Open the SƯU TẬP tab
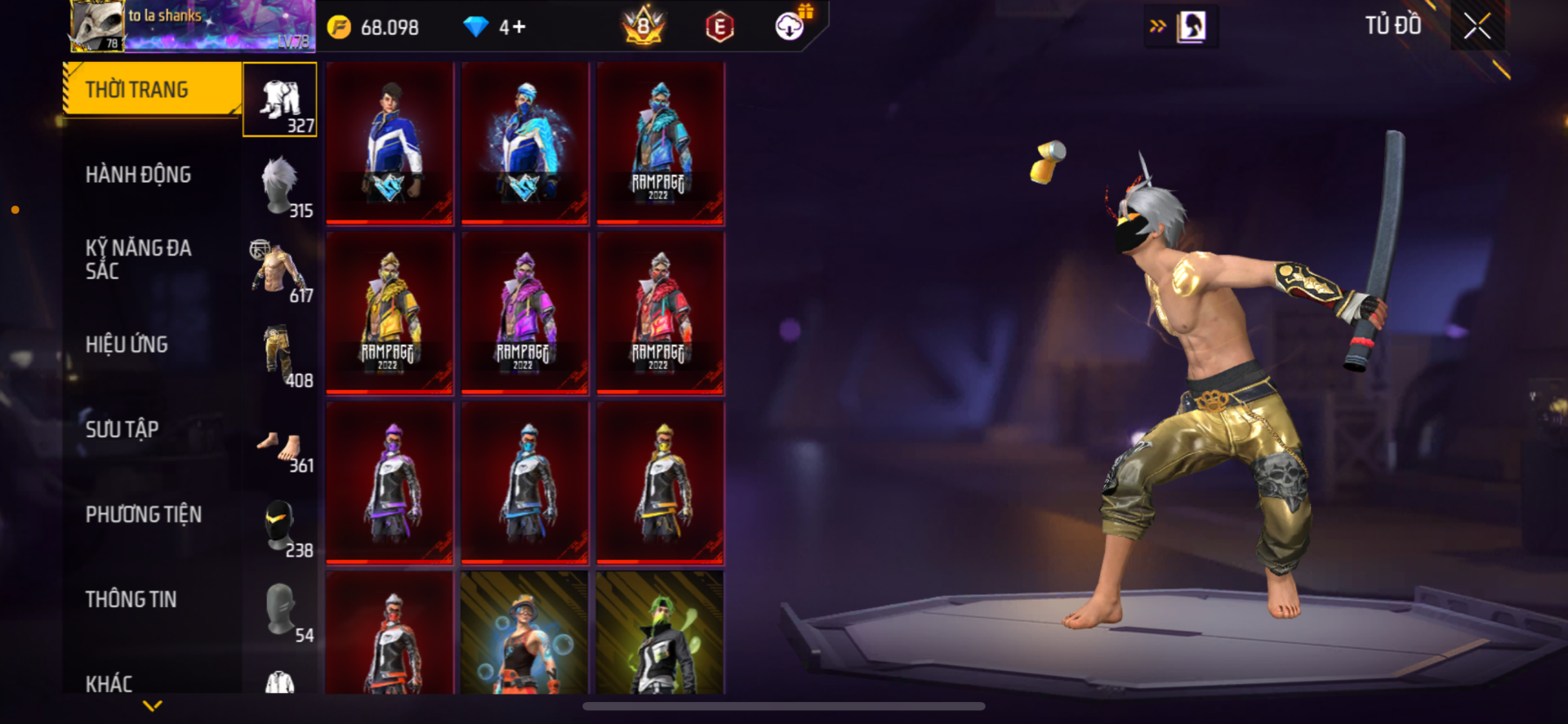The width and height of the screenshot is (1568, 724). pos(122,429)
